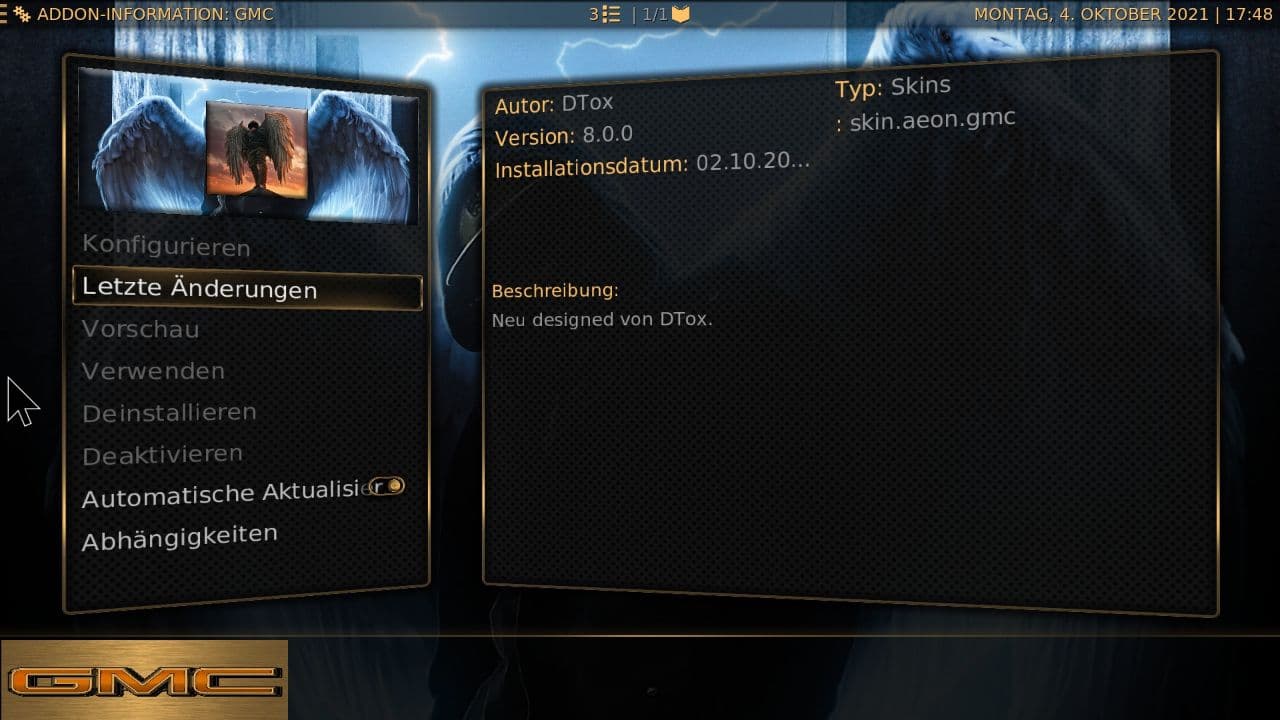Image resolution: width=1280 pixels, height=720 pixels.
Task: Toggle the Automatische Aktualisierung switch
Action: tap(386, 487)
